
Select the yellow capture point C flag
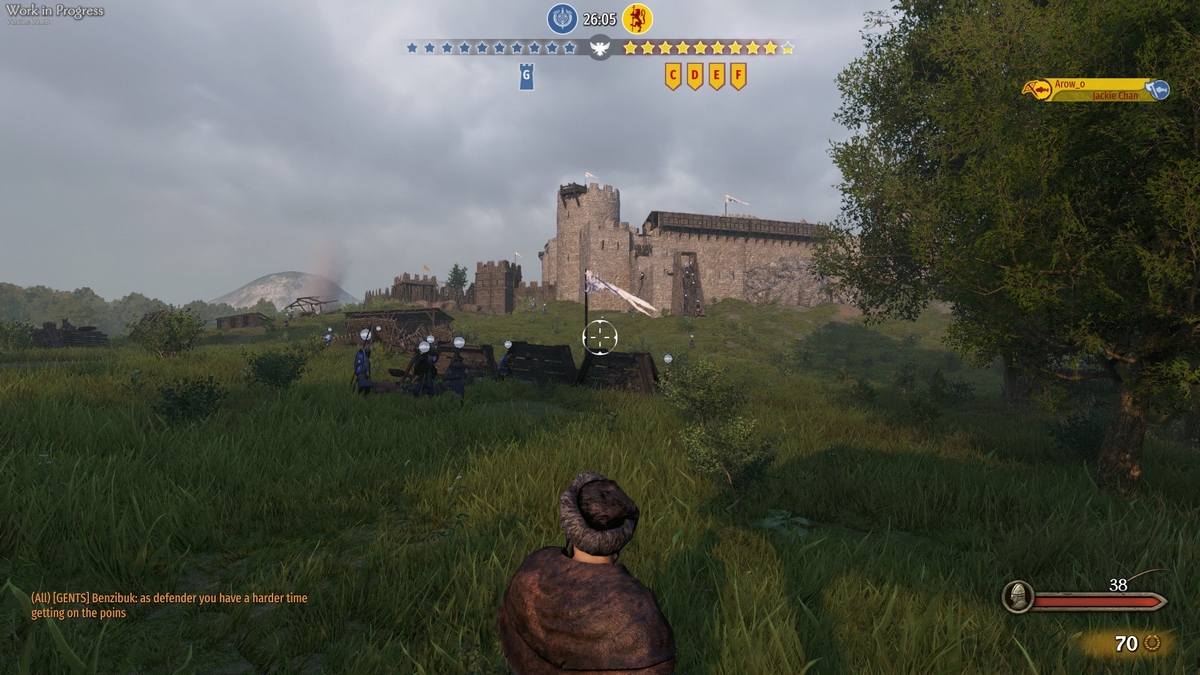(673, 76)
